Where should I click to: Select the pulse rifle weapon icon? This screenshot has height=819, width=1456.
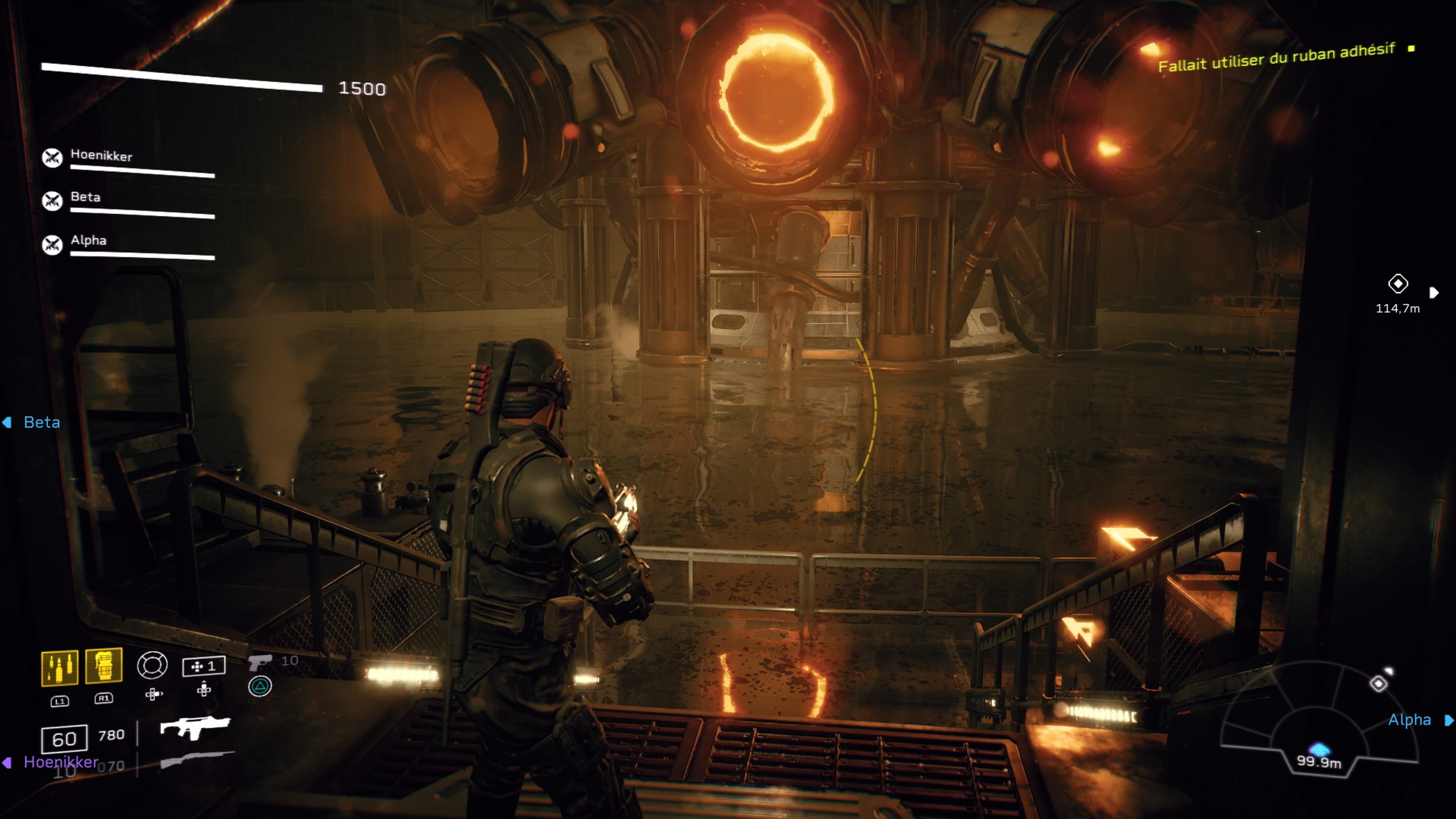point(195,728)
